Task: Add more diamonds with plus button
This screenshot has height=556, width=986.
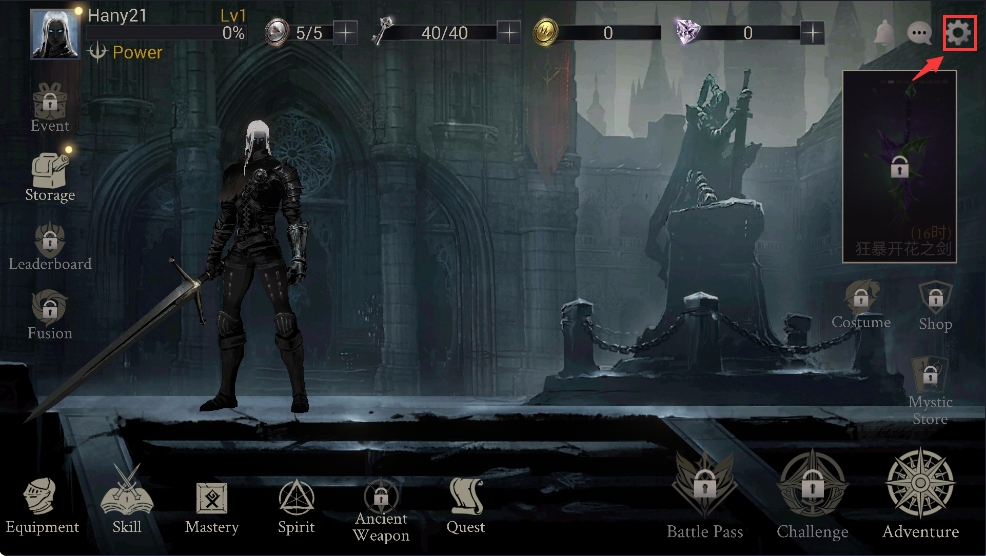Action: (x=813, y=33)
